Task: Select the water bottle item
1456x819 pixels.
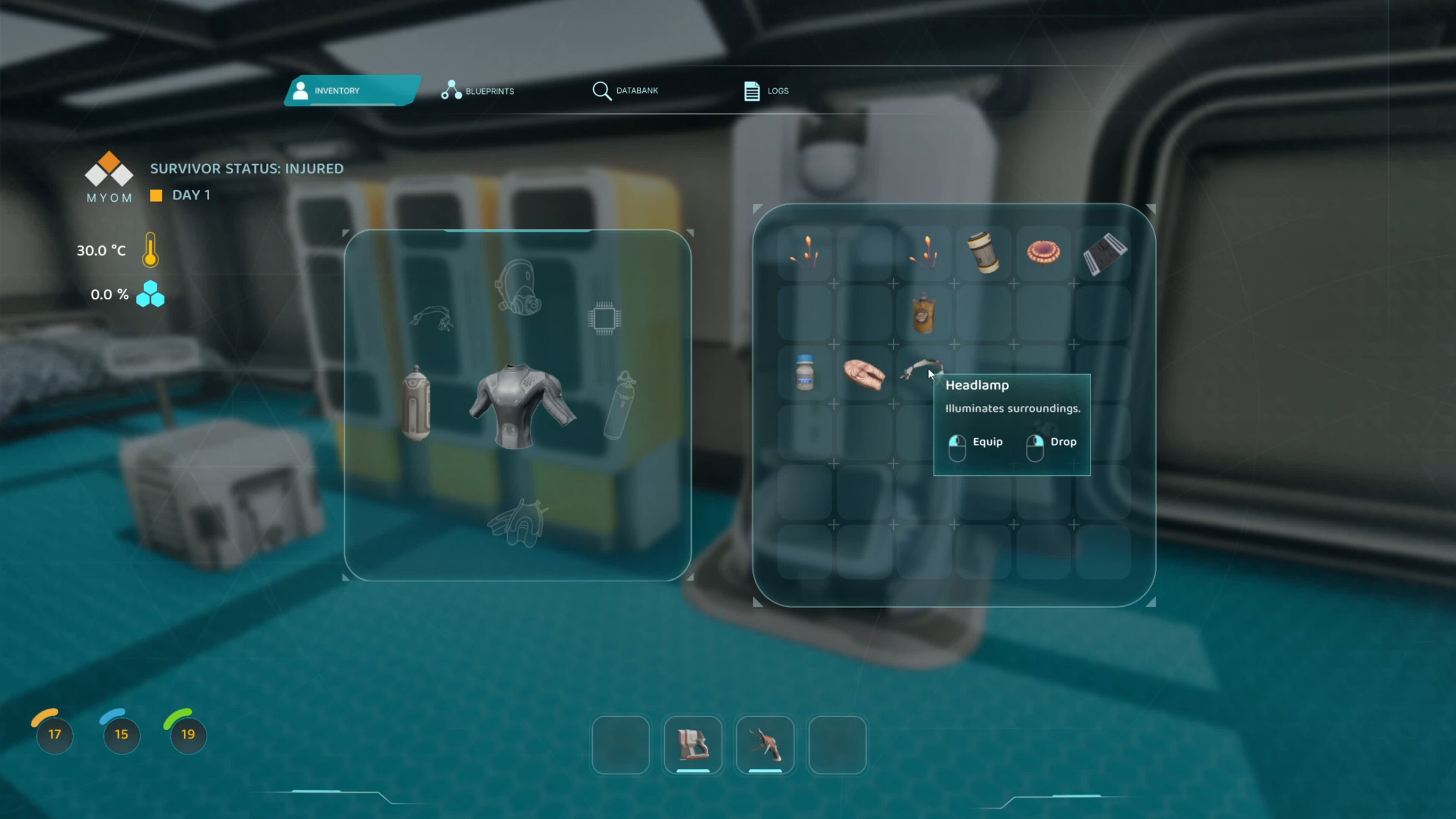Action: 805,373
